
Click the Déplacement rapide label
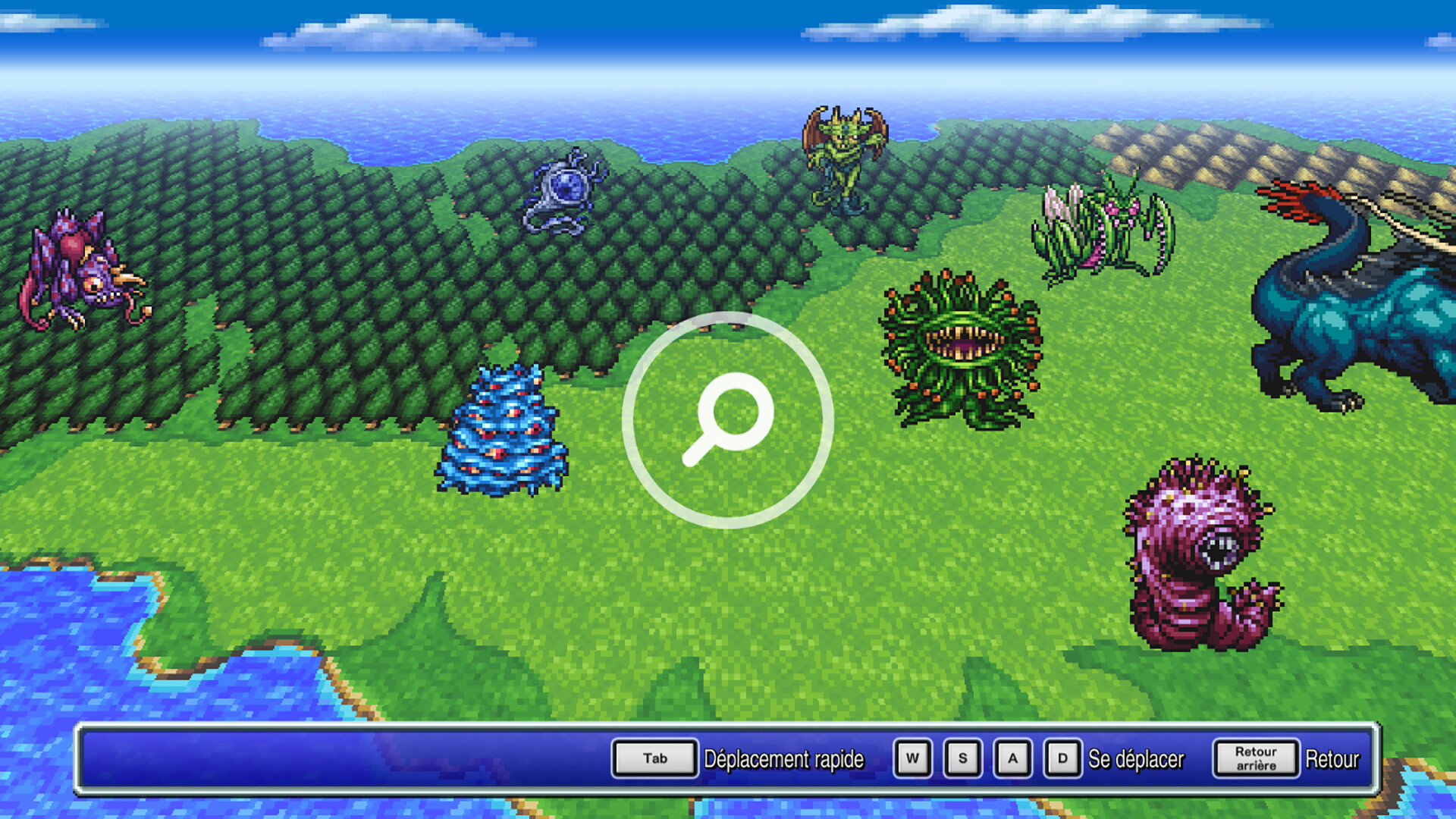(x=785, y=758)
